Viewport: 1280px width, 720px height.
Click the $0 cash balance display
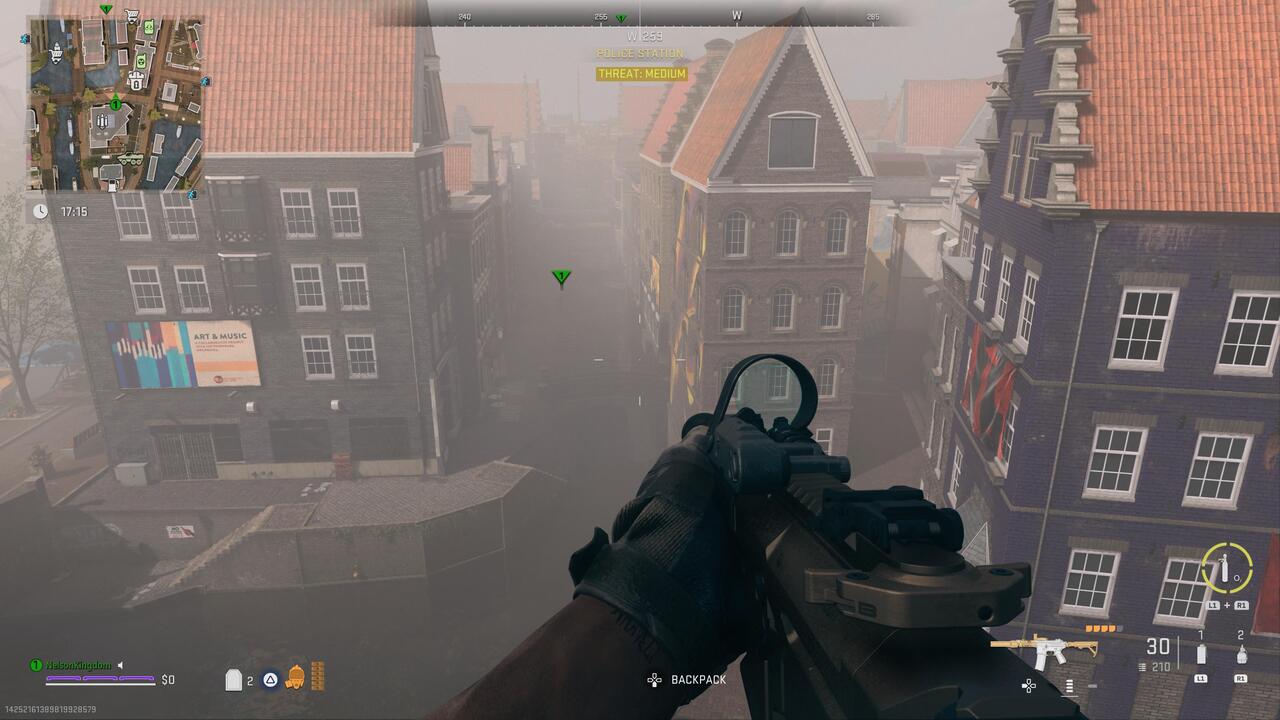click(167, 680)
